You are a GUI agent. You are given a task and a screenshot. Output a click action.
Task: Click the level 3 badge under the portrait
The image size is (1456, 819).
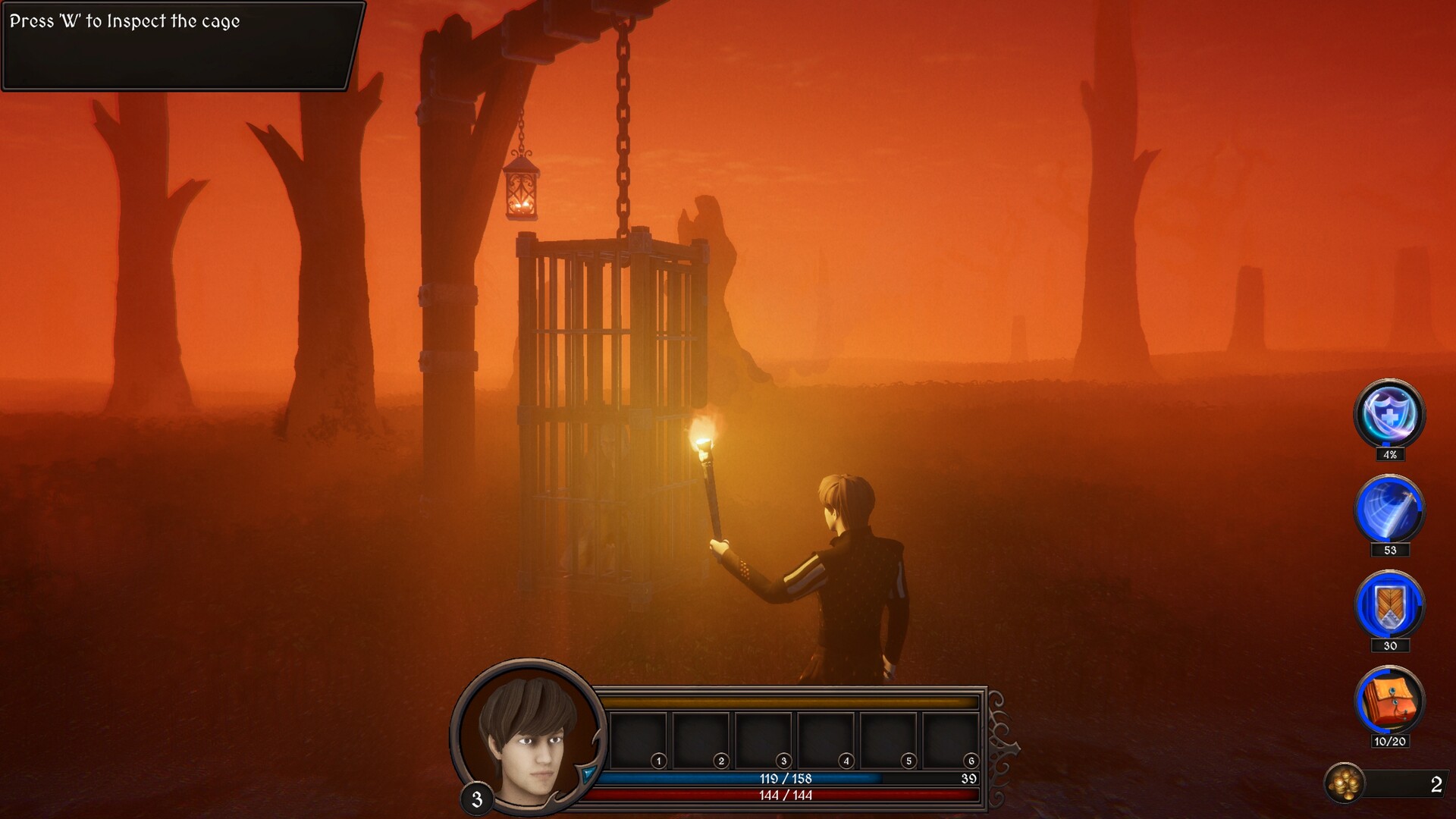[x=478, y=798]
